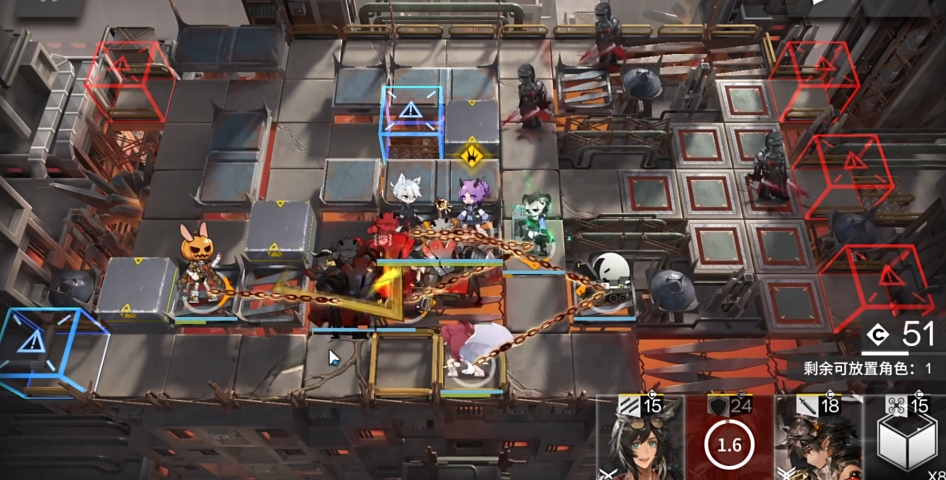Choose the red defender card on redeploy cooldown
The width and height of the screenshot is (946, 480).
point(729,440)
